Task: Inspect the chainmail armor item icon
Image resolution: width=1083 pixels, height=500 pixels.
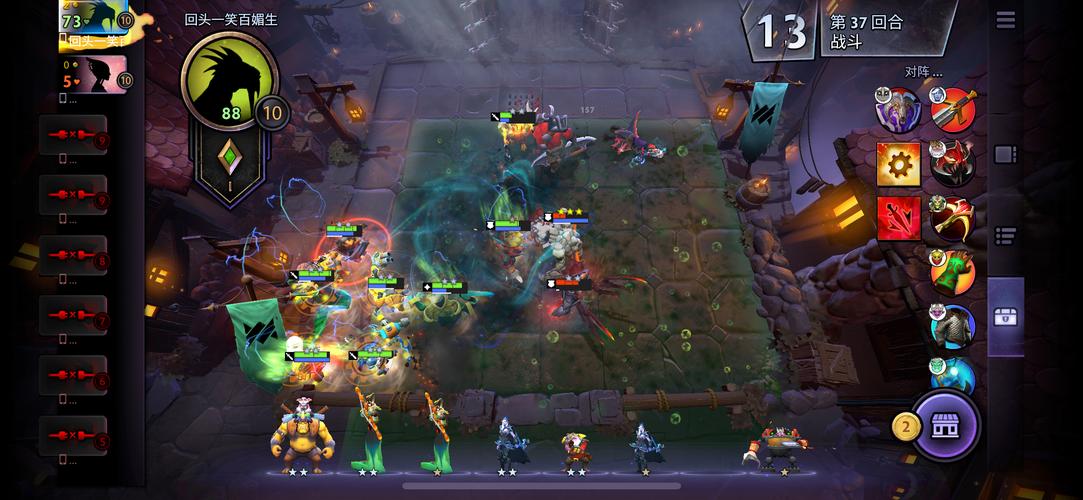Action: (953, 326)
